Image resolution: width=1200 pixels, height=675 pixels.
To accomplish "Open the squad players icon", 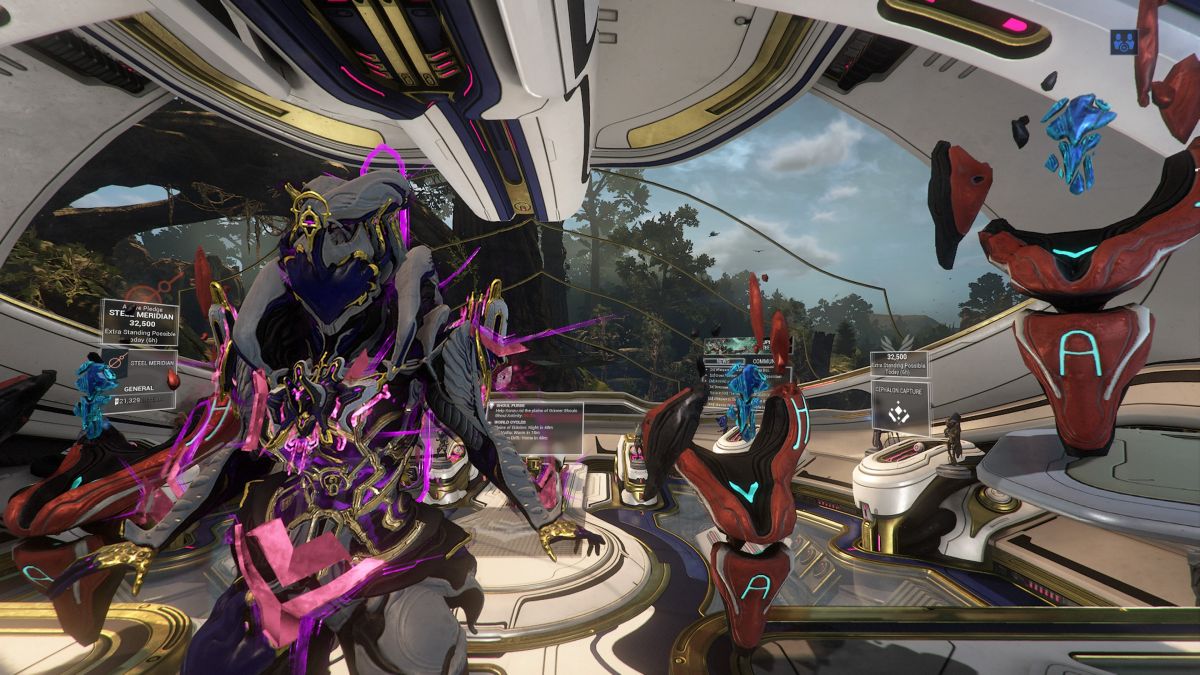I will 1122,42.
